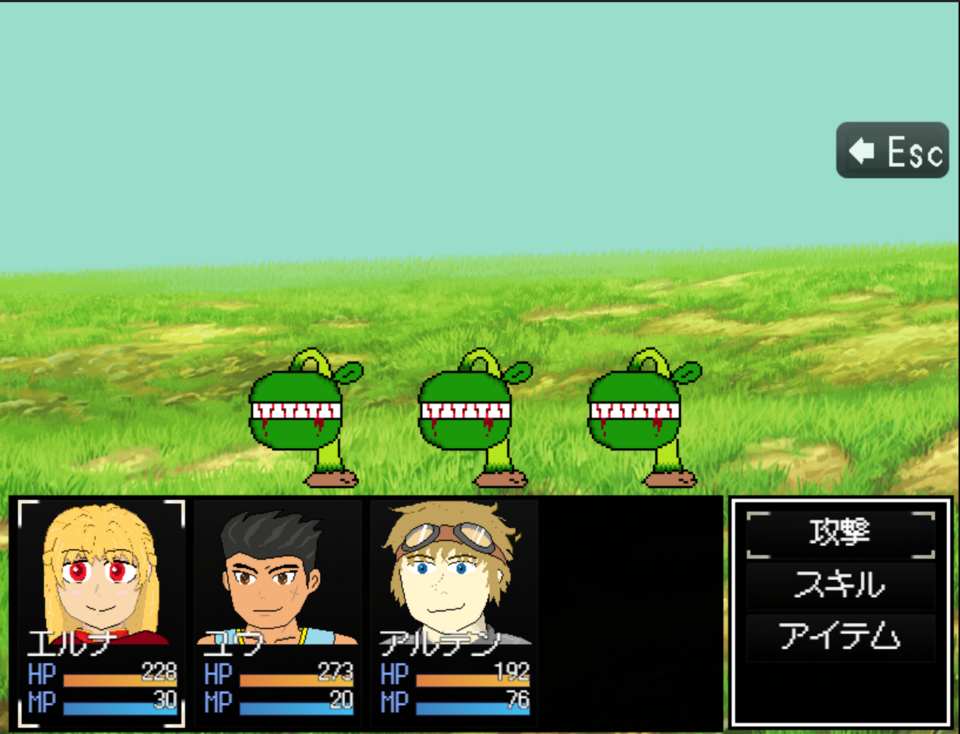This screenshot has width=960, height=734.
Task: Select the アイテム item command
Action: (840, 637)
